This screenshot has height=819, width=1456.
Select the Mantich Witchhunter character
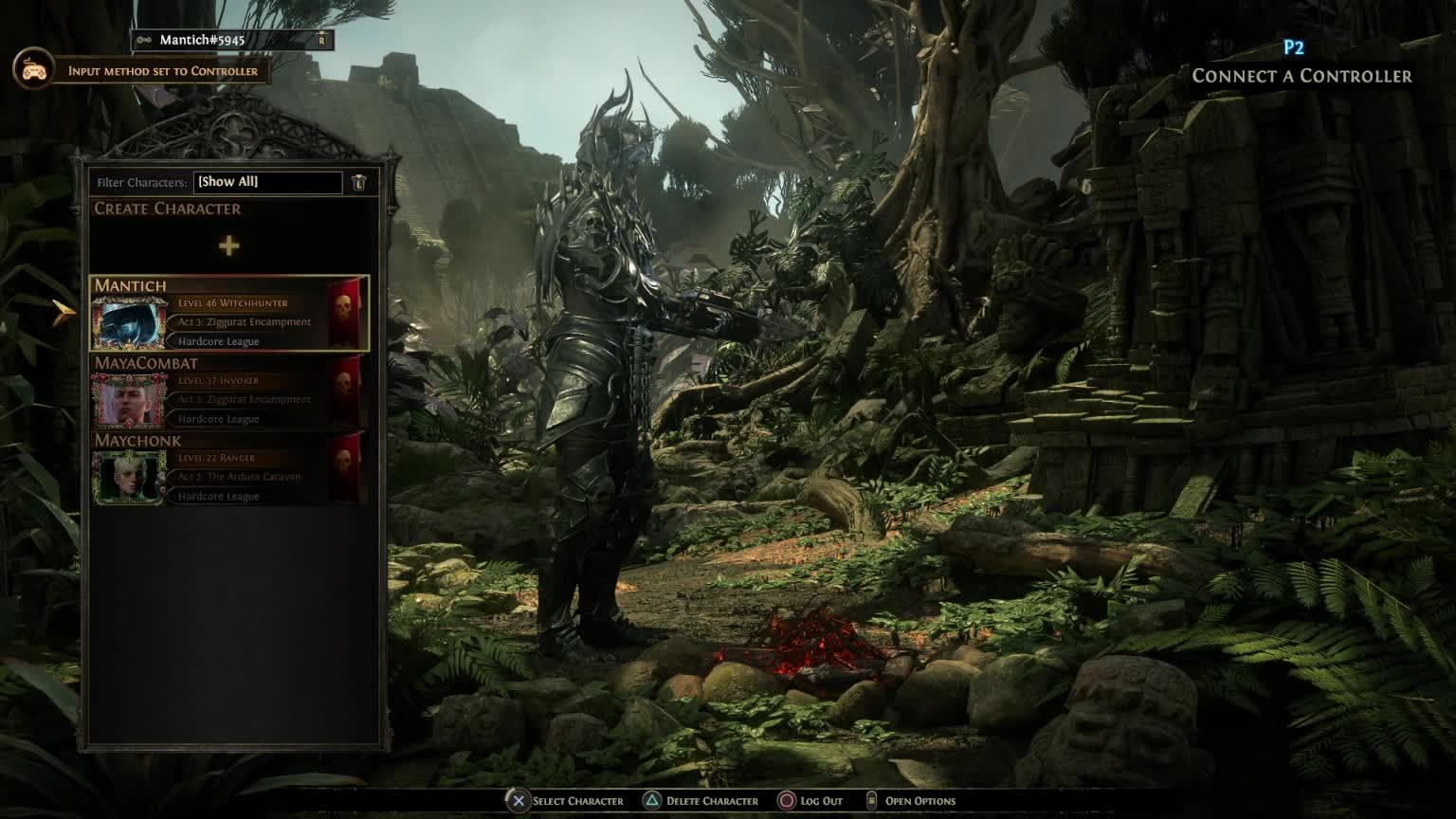click(229, 314)
